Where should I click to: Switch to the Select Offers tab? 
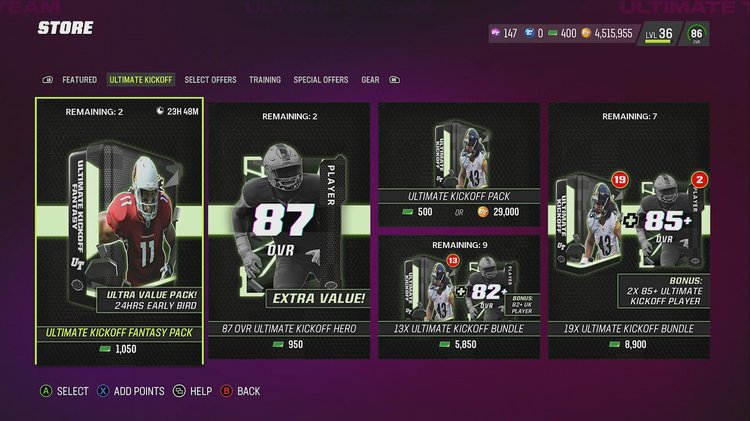[210, 80]
